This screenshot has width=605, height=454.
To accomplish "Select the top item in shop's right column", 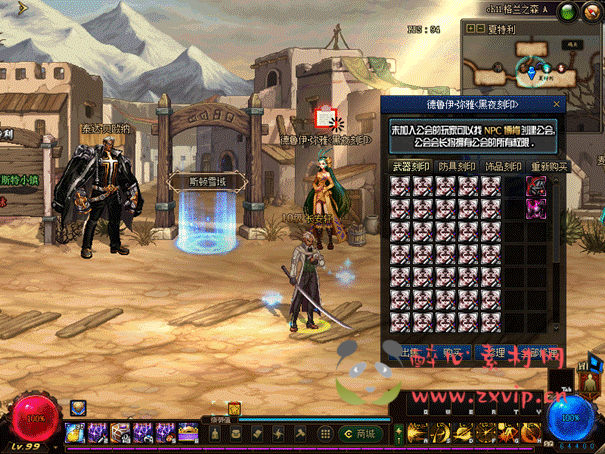I will [x=537, y=185].
